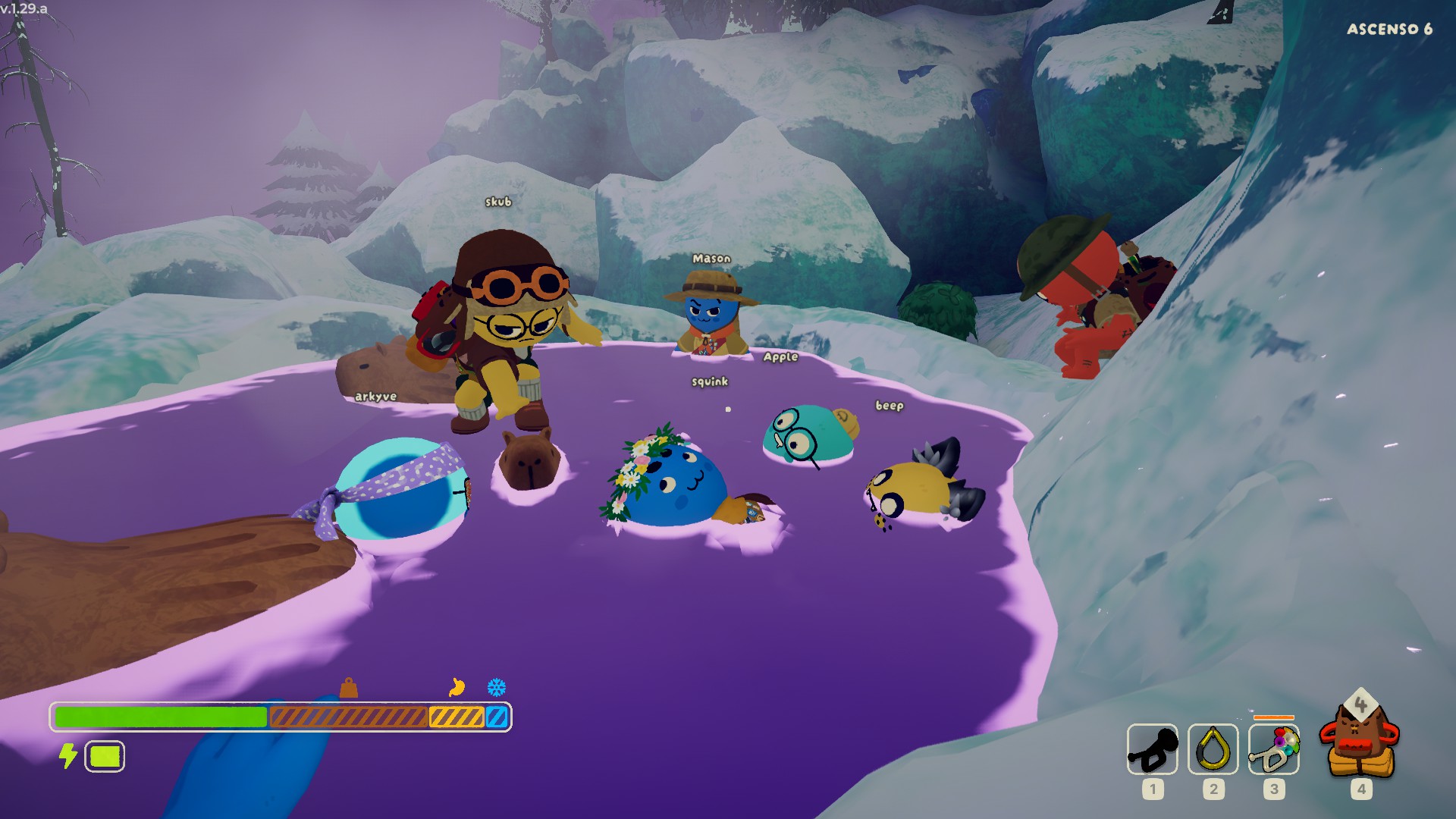Select the white bugle with colorful flowers

click(x=1274, y=749)
